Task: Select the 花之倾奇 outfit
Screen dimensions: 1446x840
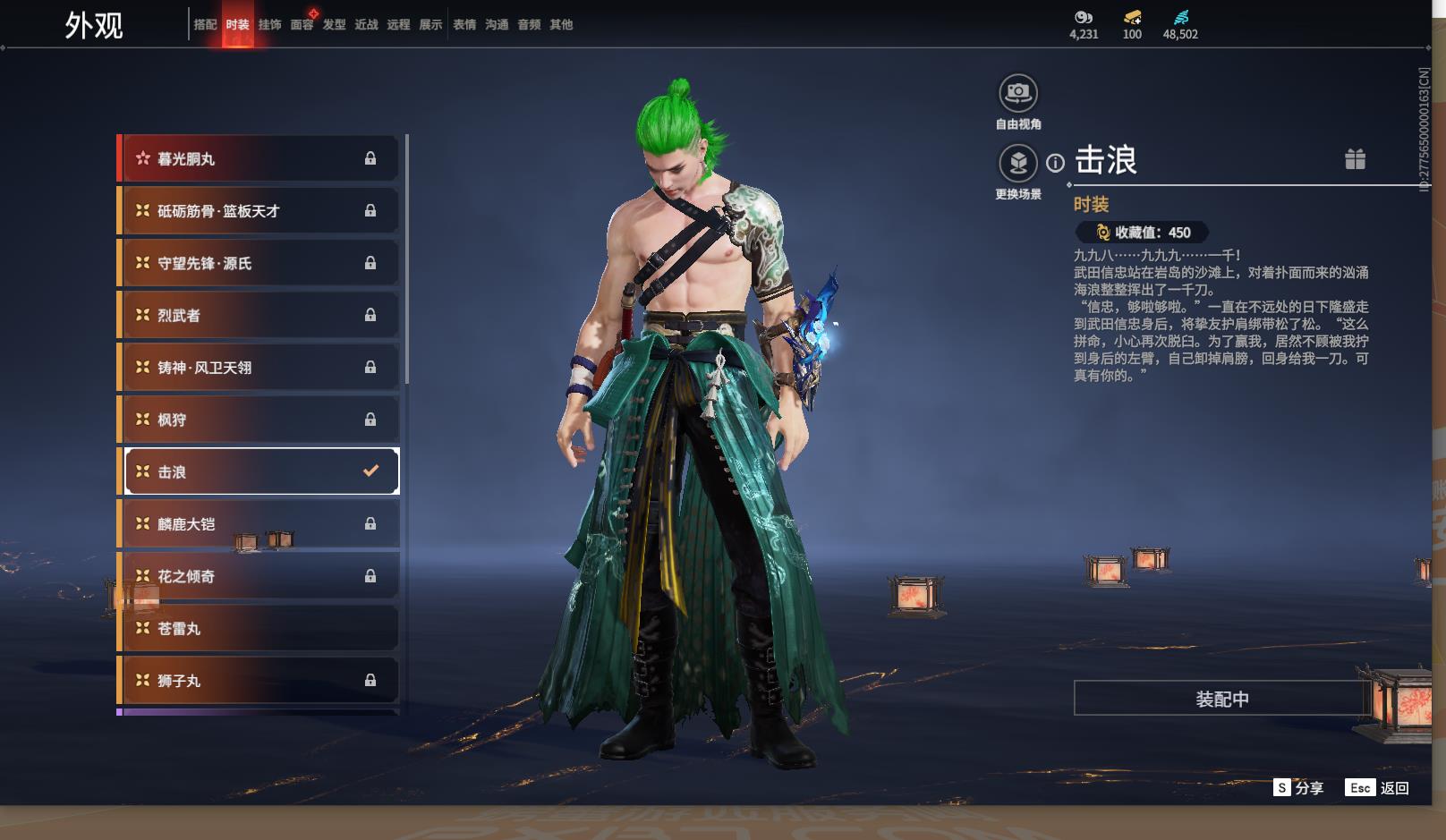Action: (259, 576)
